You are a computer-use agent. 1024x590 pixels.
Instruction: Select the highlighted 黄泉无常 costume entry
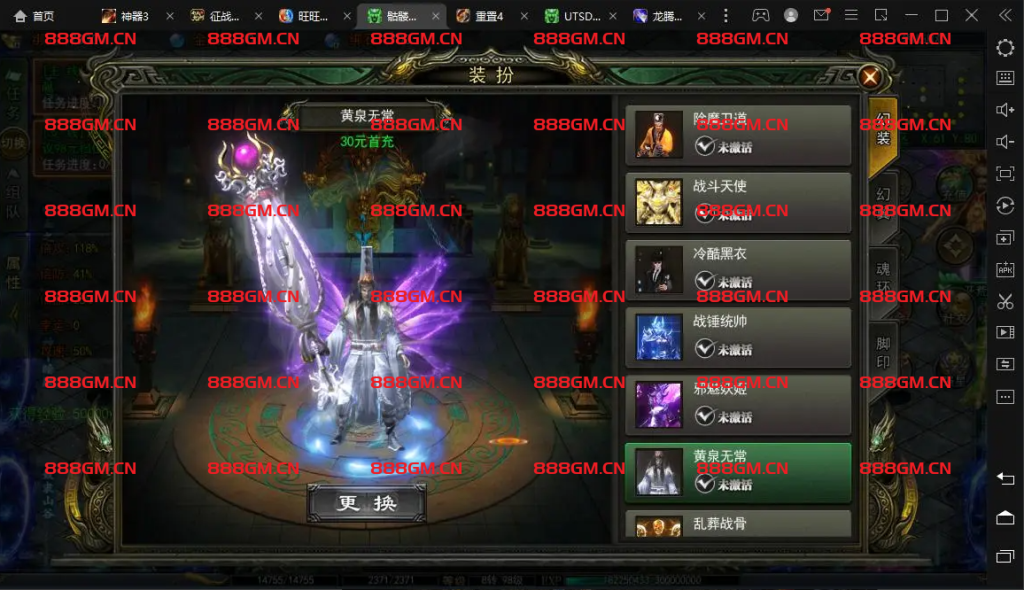pyautogui.click(x=738, y=472)
